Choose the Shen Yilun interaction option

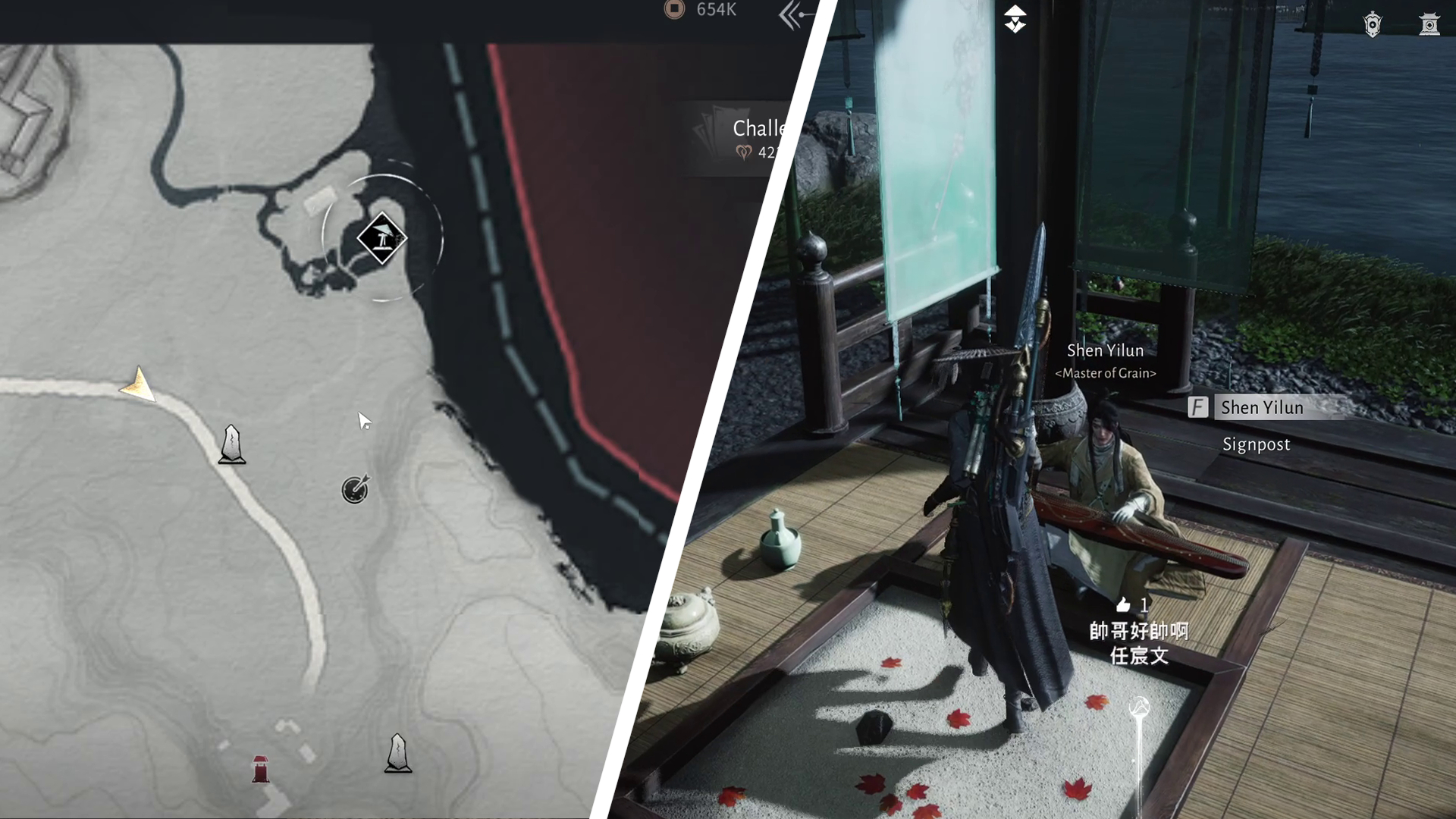coord(1262,407)
